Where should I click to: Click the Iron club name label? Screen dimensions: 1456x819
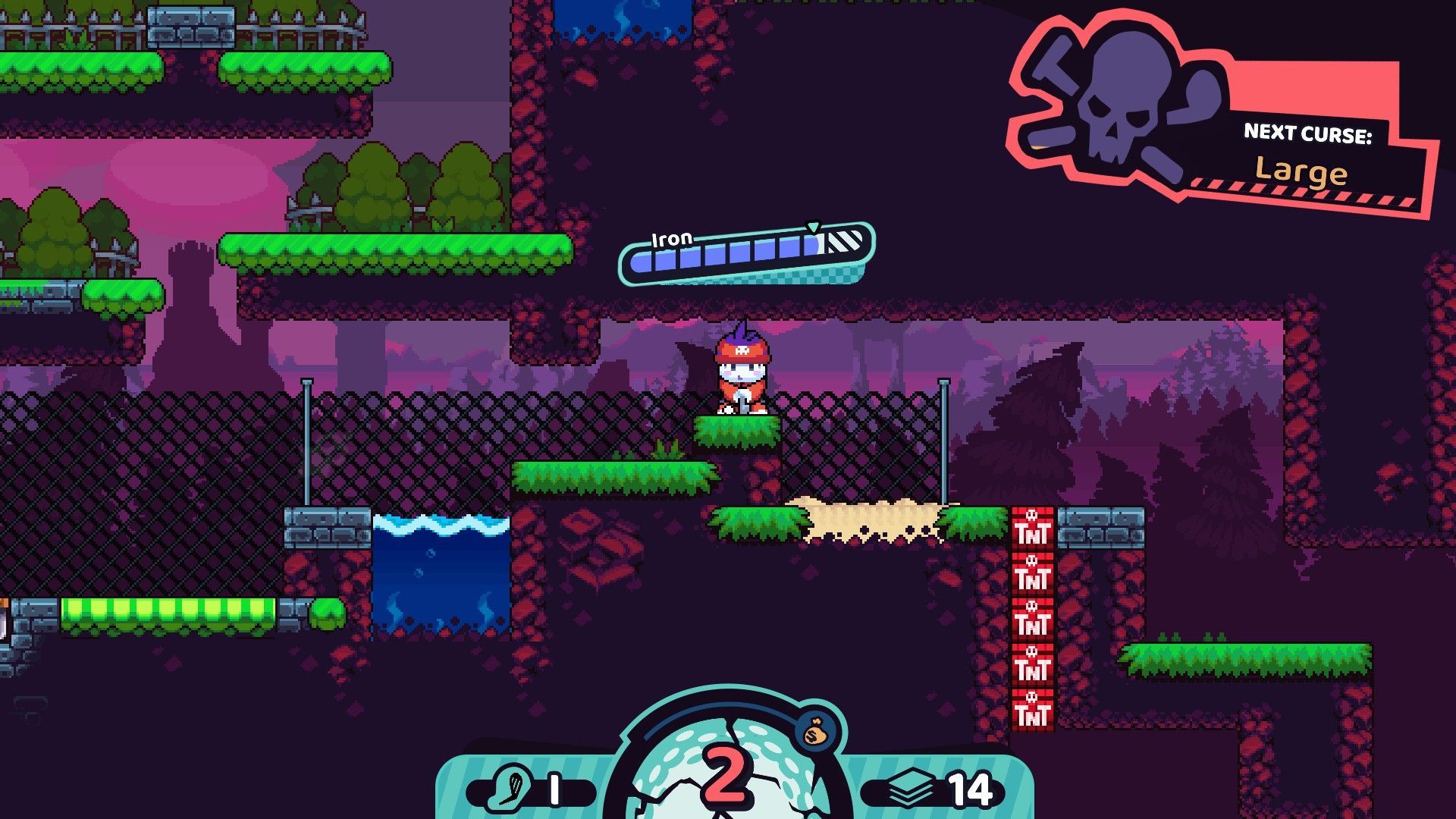(672, 238)
